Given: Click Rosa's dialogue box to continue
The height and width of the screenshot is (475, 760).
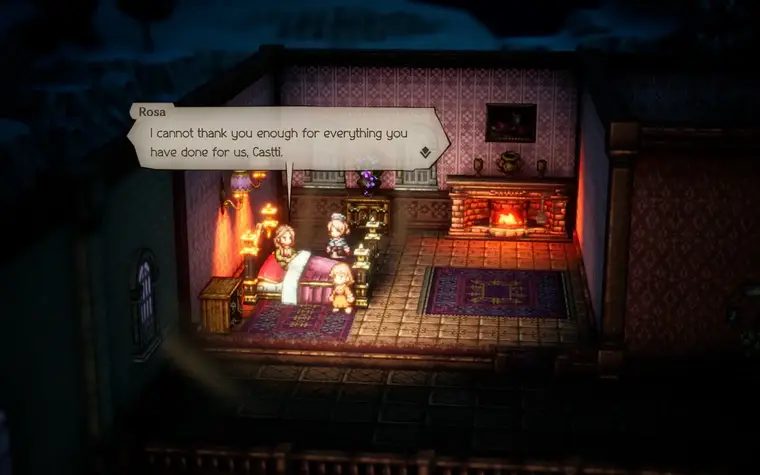Looking at the screenshot, I should (x=285, y=140).
